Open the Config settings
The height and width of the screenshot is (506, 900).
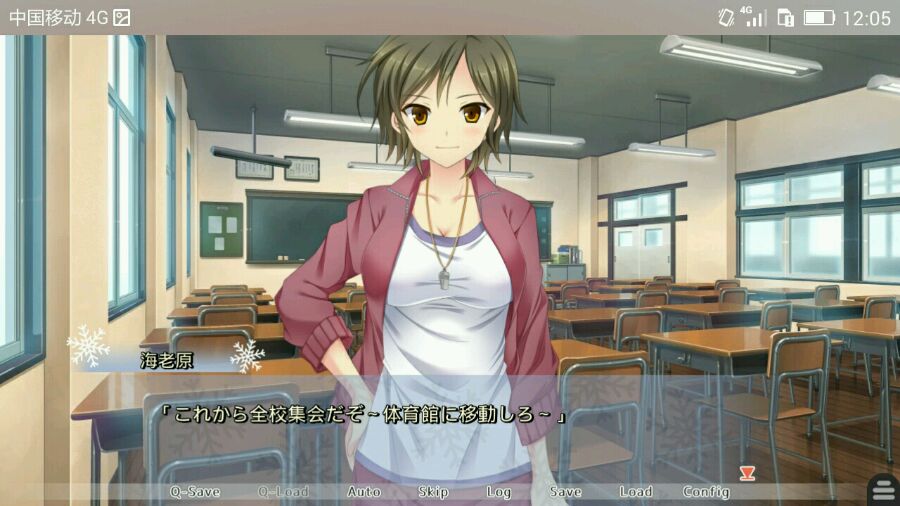point(706,492)
